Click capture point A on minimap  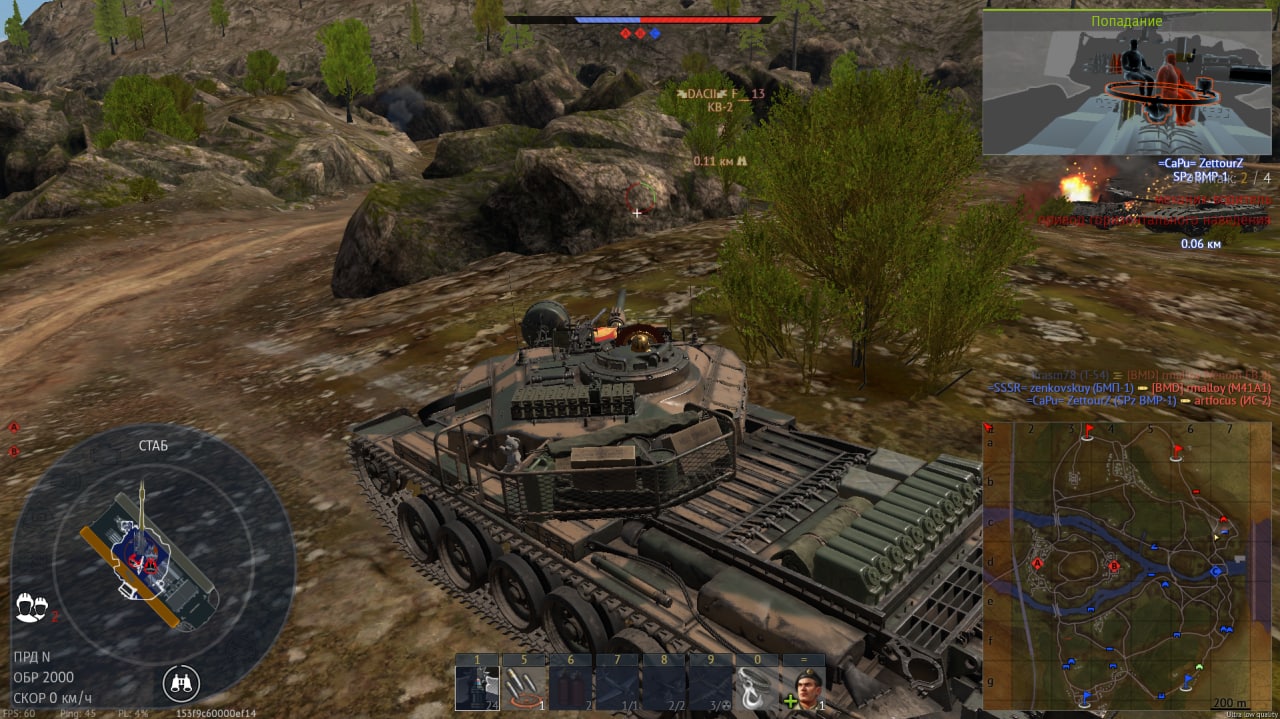(1037, 564)
